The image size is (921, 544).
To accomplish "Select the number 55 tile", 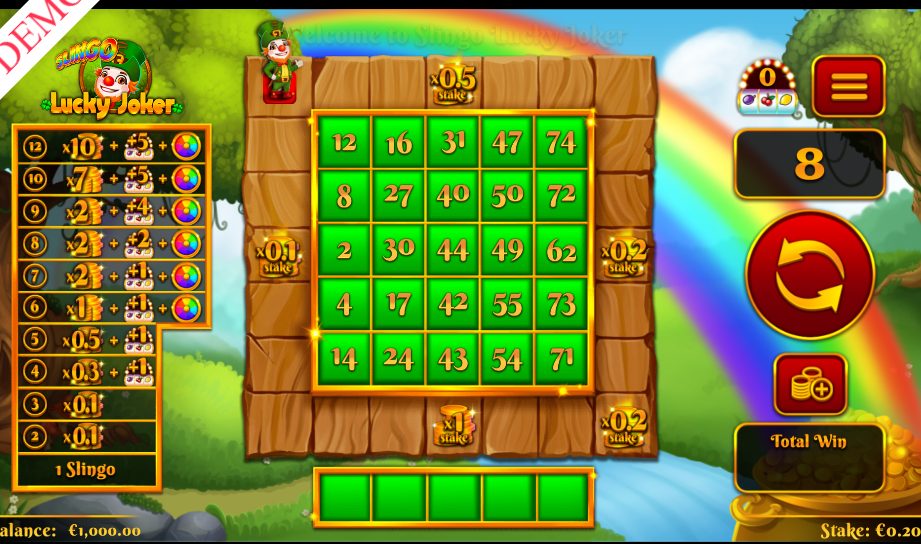I will [507, 304].
